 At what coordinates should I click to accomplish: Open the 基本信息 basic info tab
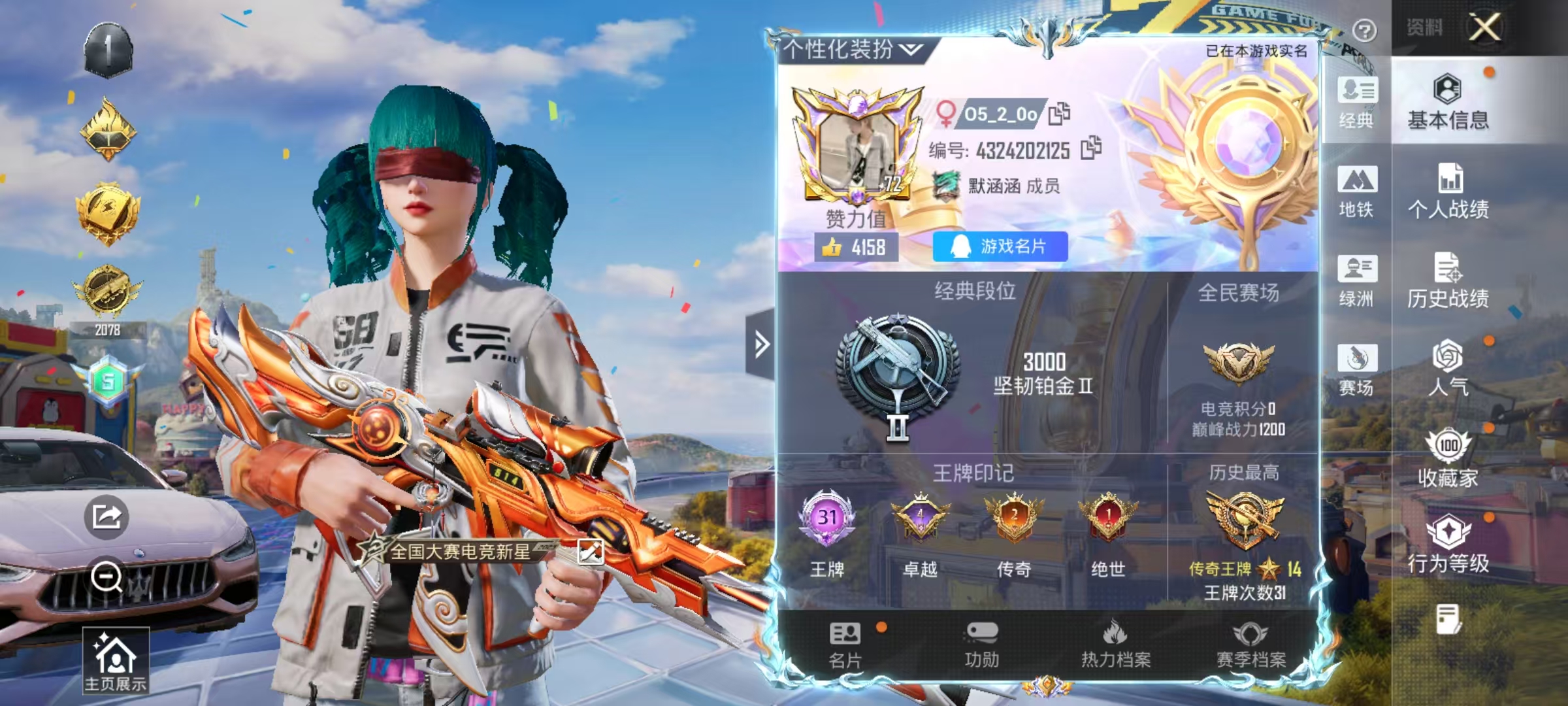[1448, 103]
